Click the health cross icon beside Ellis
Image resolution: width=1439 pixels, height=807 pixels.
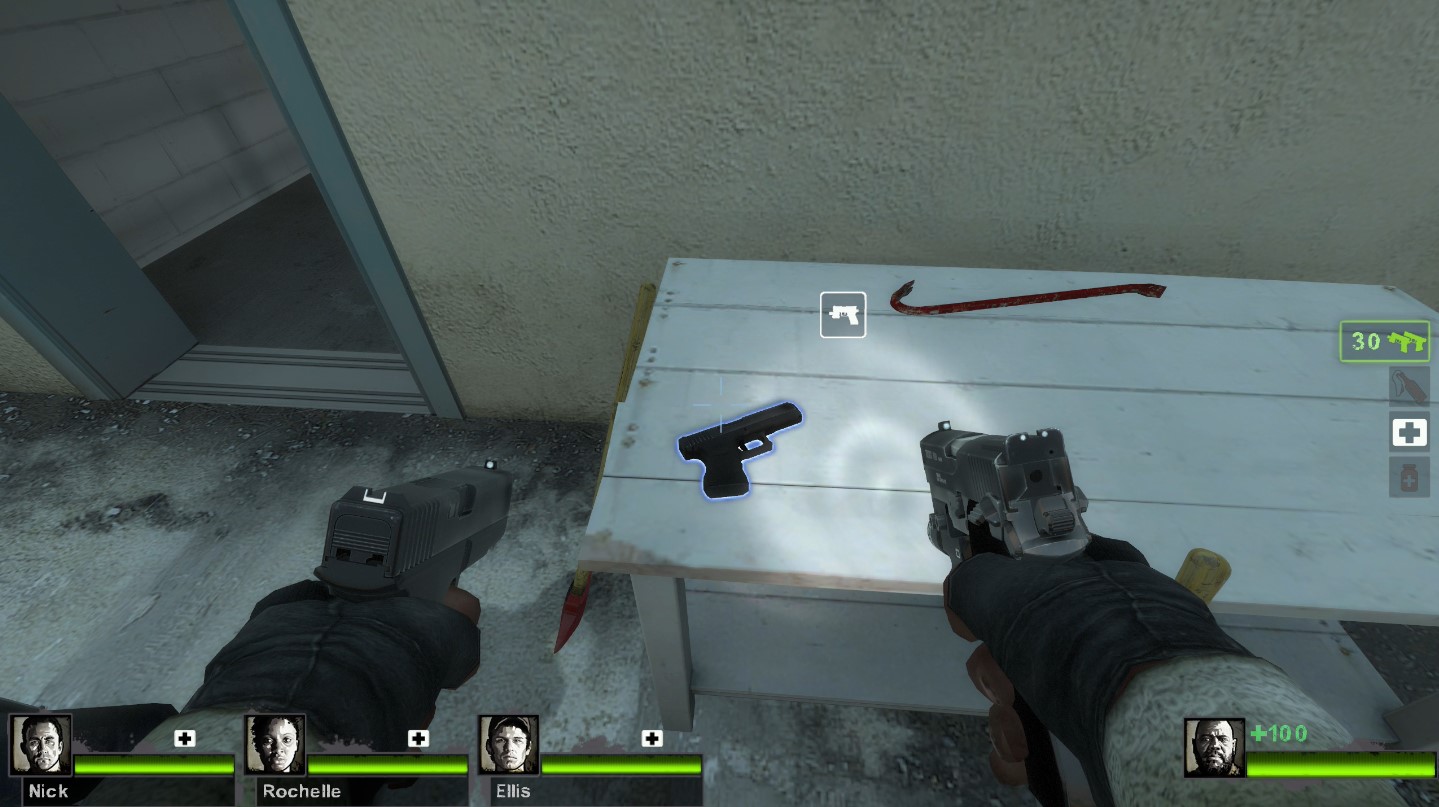coord(653,739)
